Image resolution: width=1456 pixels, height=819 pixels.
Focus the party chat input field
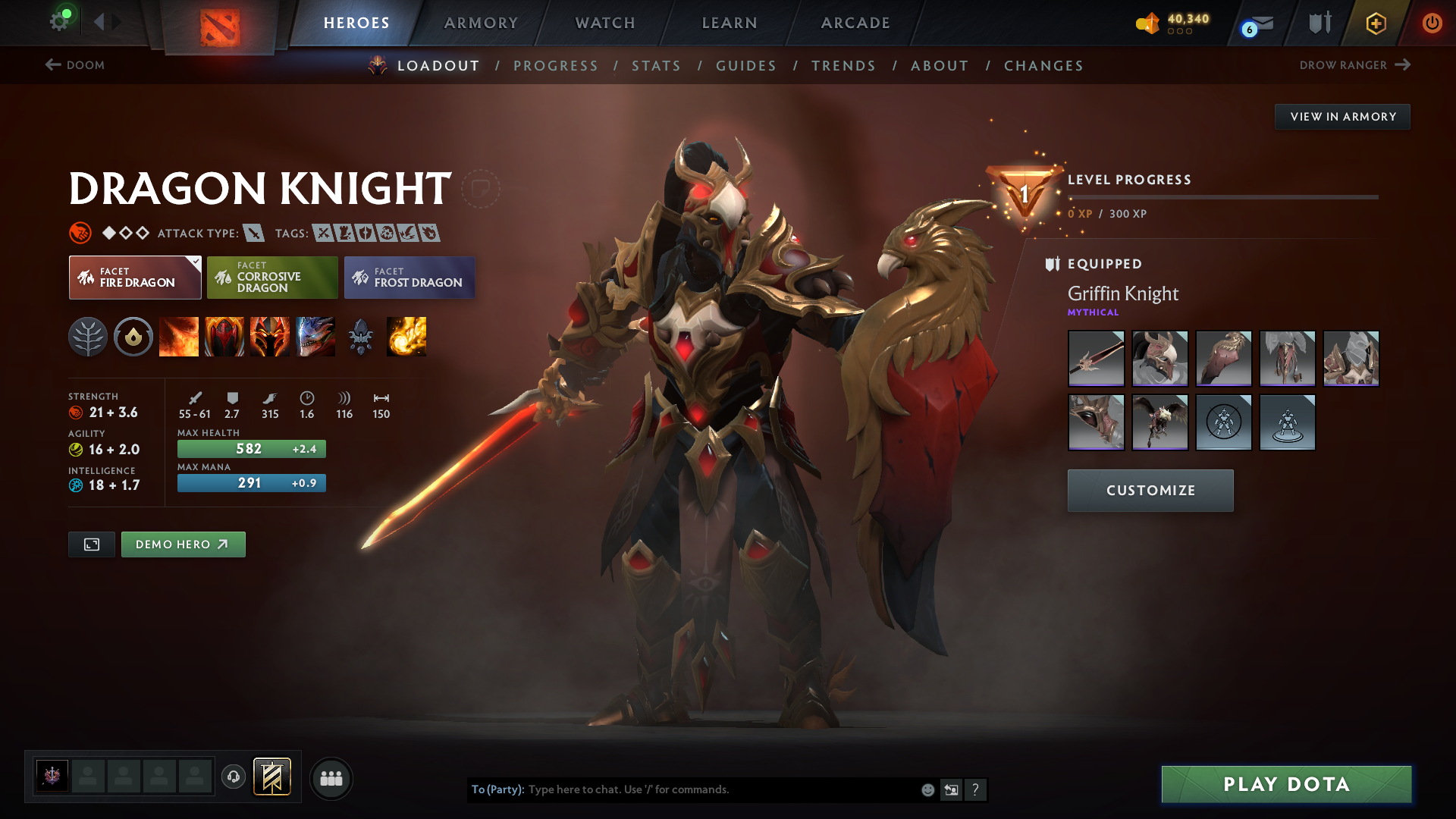[720, 789]
